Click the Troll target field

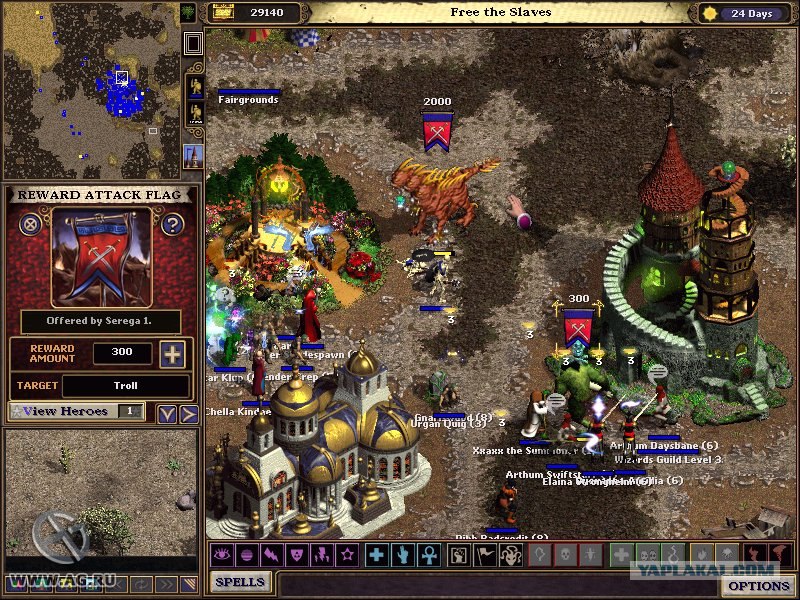125,386
